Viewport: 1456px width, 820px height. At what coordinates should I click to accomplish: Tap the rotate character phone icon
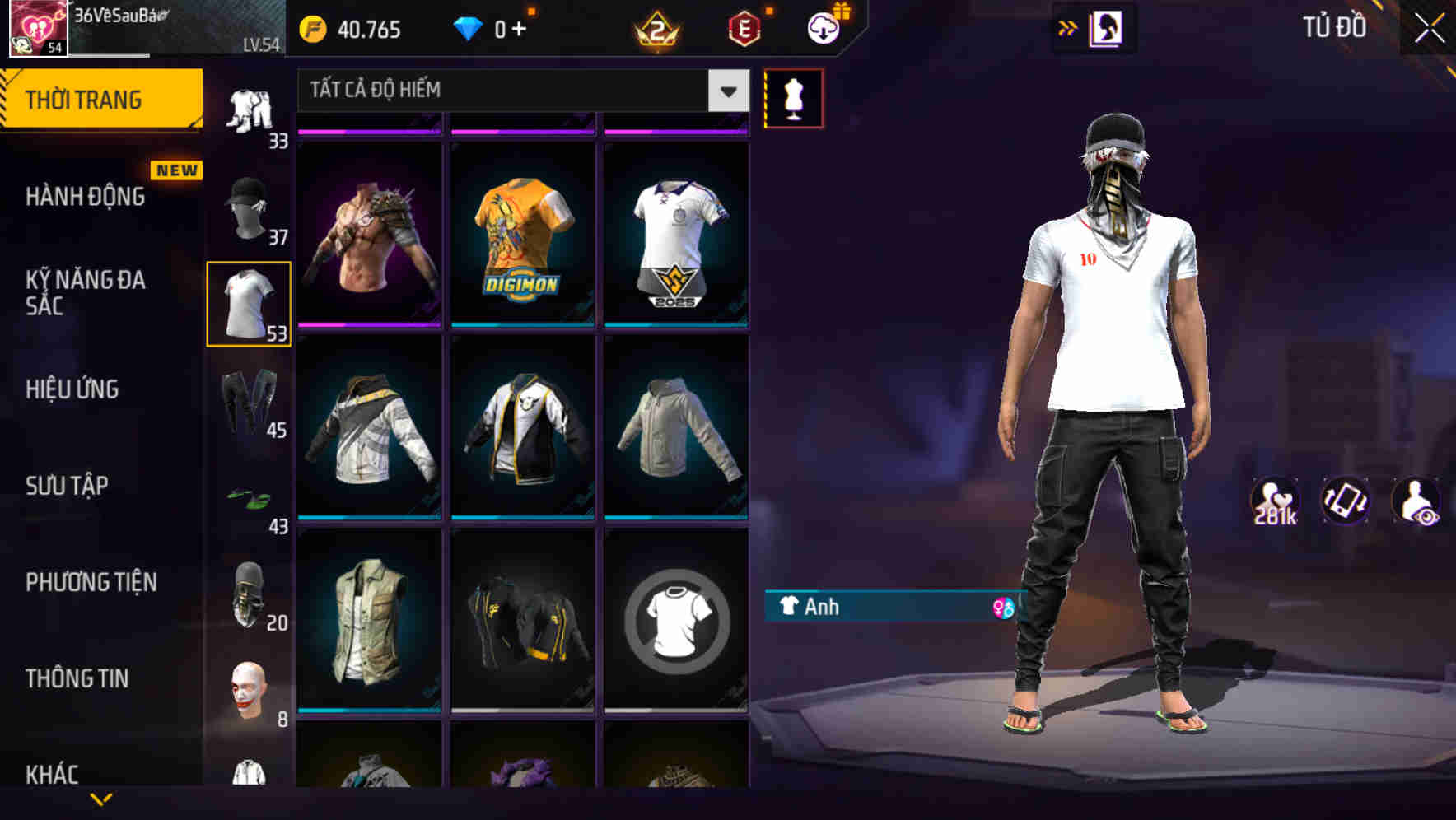[1344, 500]
